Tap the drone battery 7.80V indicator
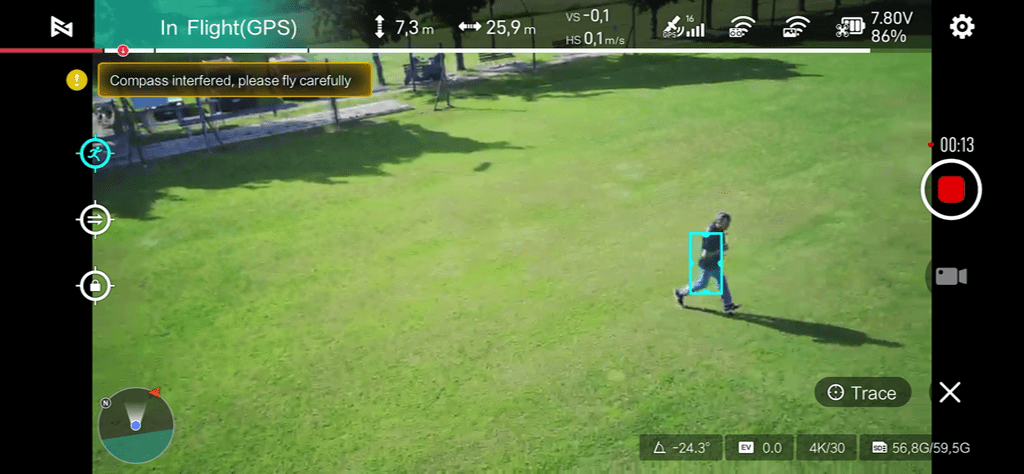Screen dimensions: 1024x474 coord(873,27)
